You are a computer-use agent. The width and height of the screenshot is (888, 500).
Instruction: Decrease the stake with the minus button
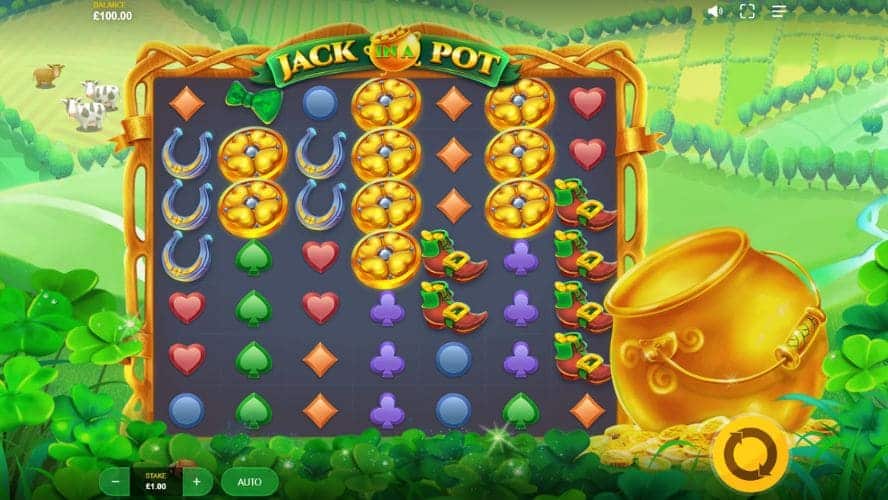tap(115, 482)
